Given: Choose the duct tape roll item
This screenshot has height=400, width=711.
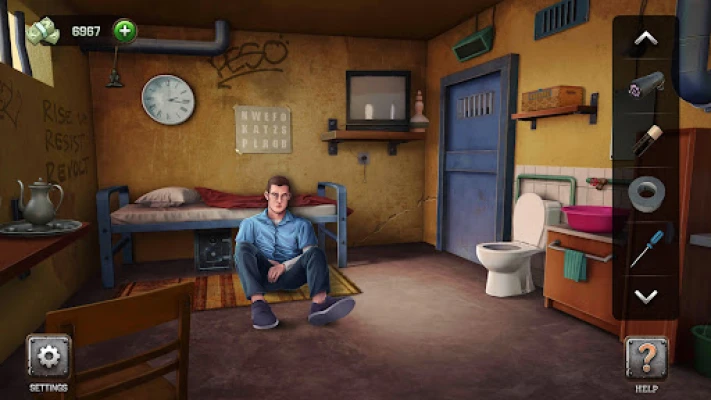Looking at the screenshot, I should coord(646,190).
